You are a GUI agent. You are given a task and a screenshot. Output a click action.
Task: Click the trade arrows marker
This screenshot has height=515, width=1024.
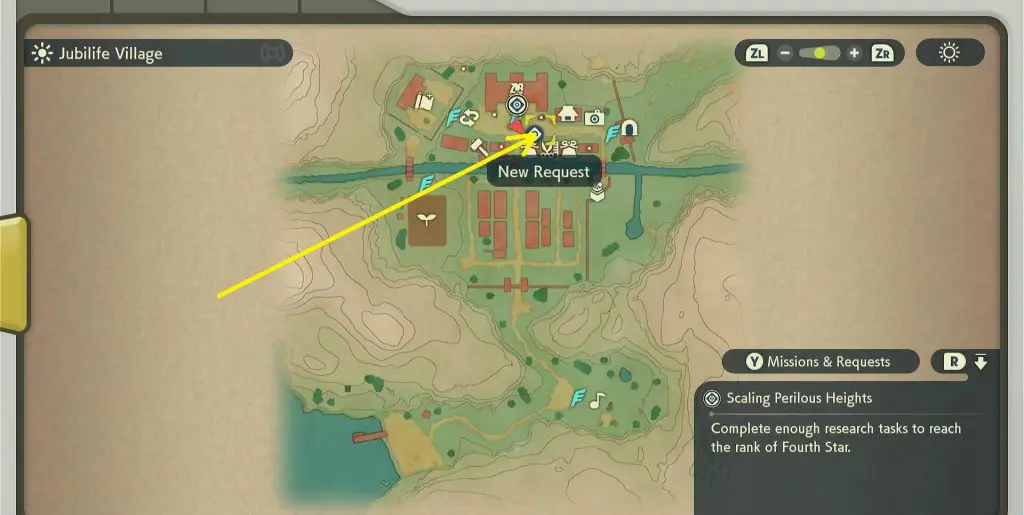click(x=469, y=117)
